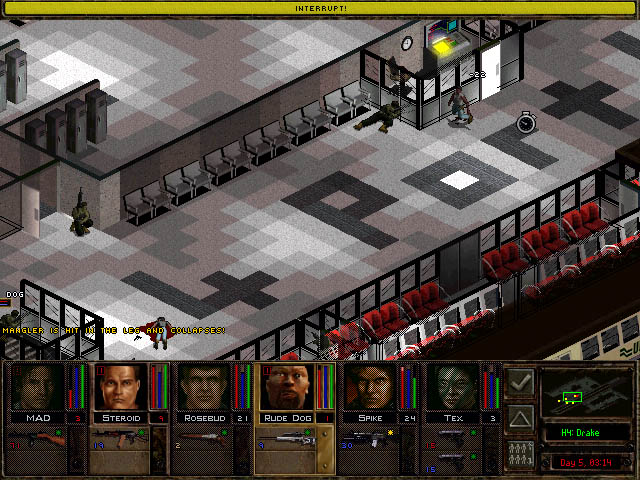Open the squad figures button
The height and width of the screenshot is (480, 640).
[x=520, y=452]
